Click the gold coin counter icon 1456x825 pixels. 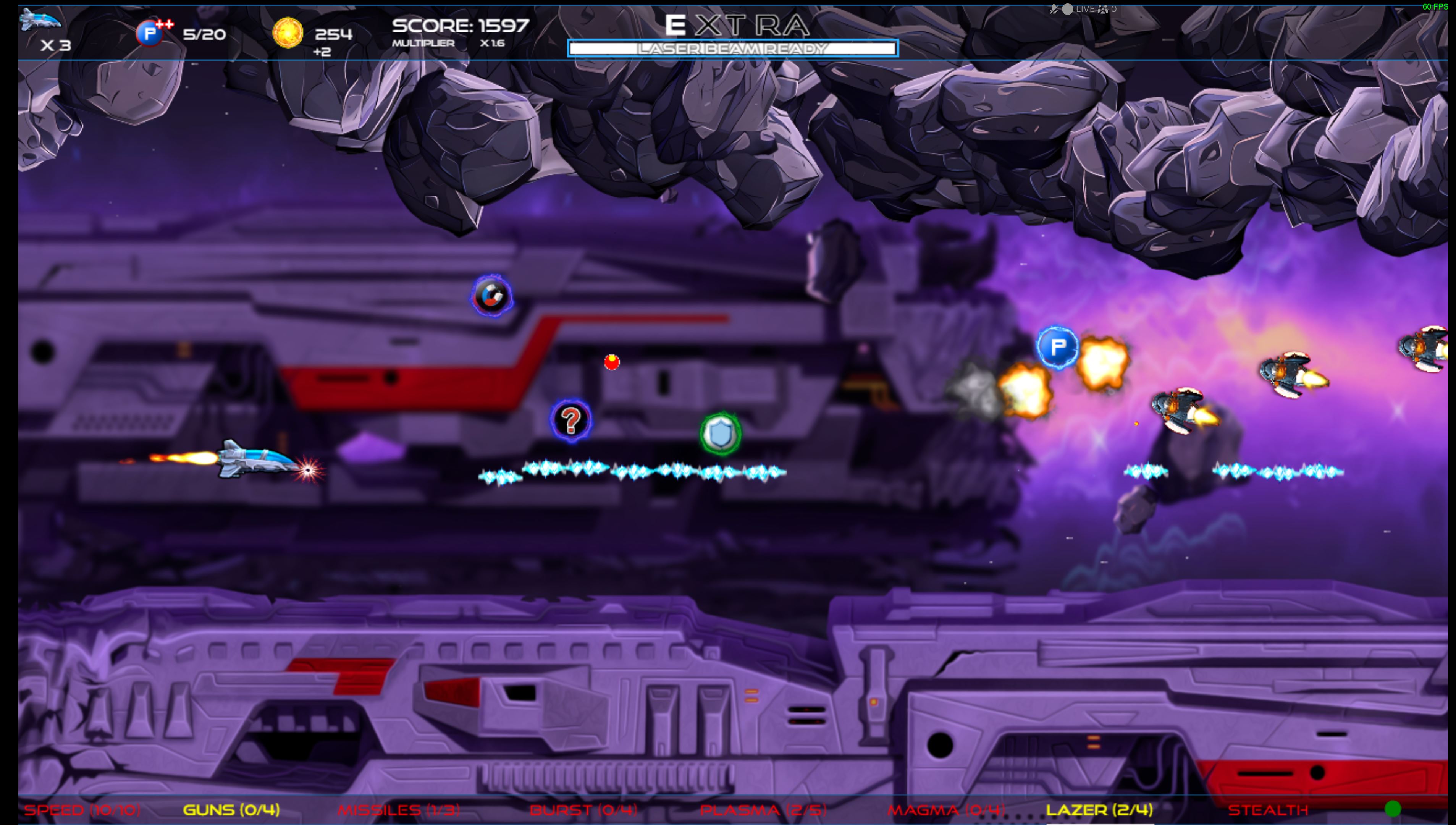288,33
